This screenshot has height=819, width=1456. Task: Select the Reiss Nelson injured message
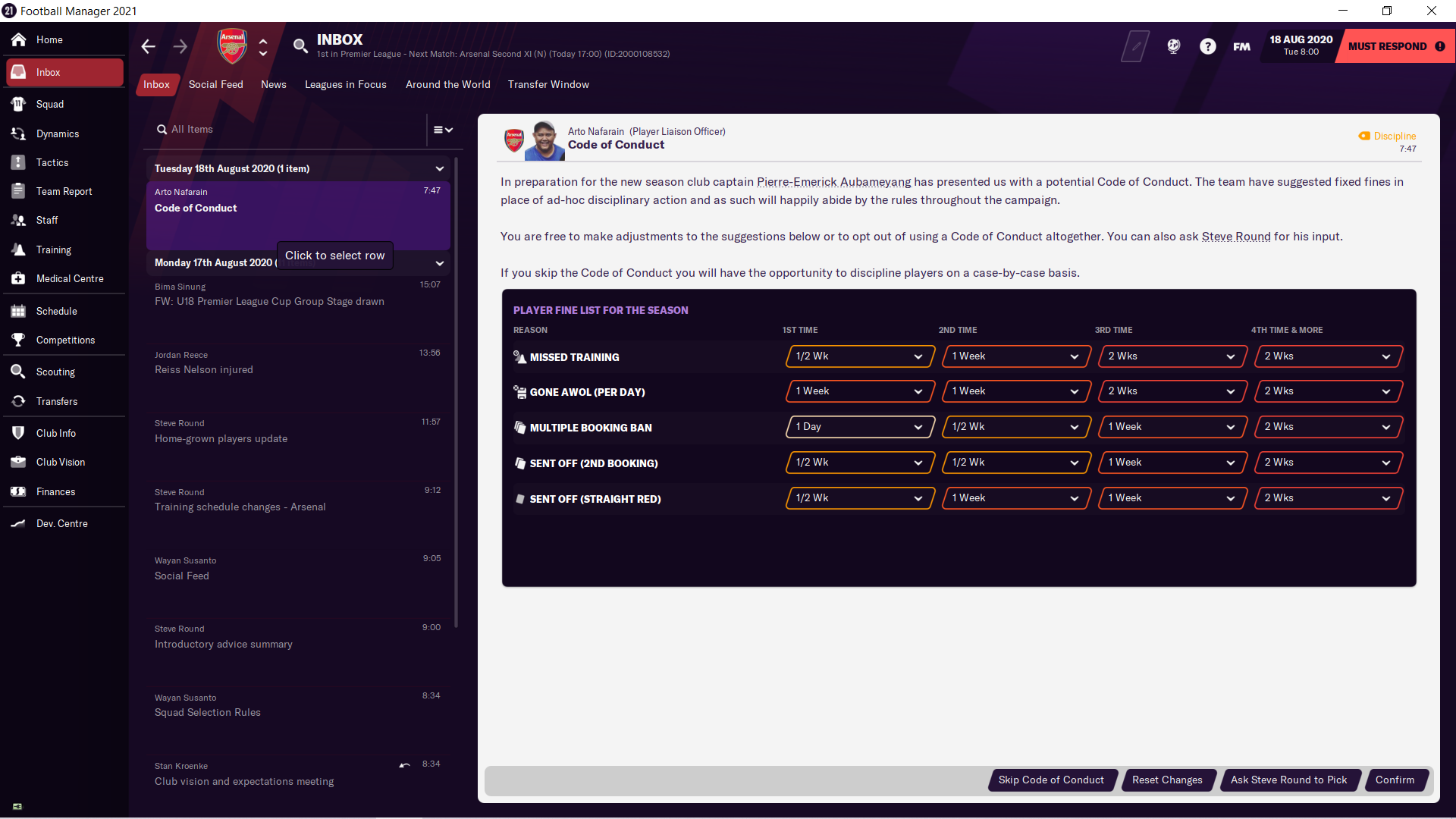coord(296,362)
